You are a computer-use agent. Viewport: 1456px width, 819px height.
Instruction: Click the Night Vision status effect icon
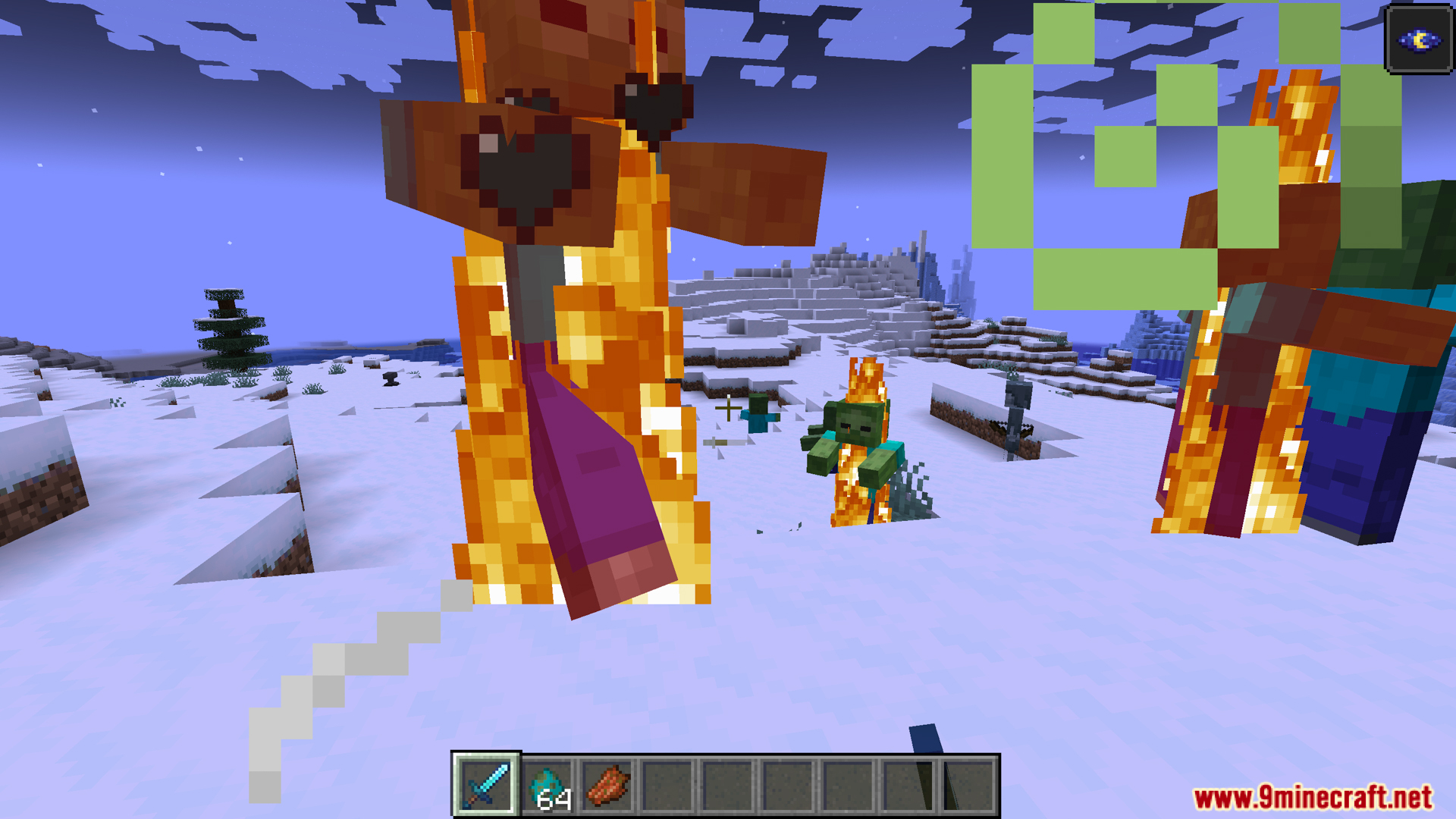click(x=1419, y=39)
